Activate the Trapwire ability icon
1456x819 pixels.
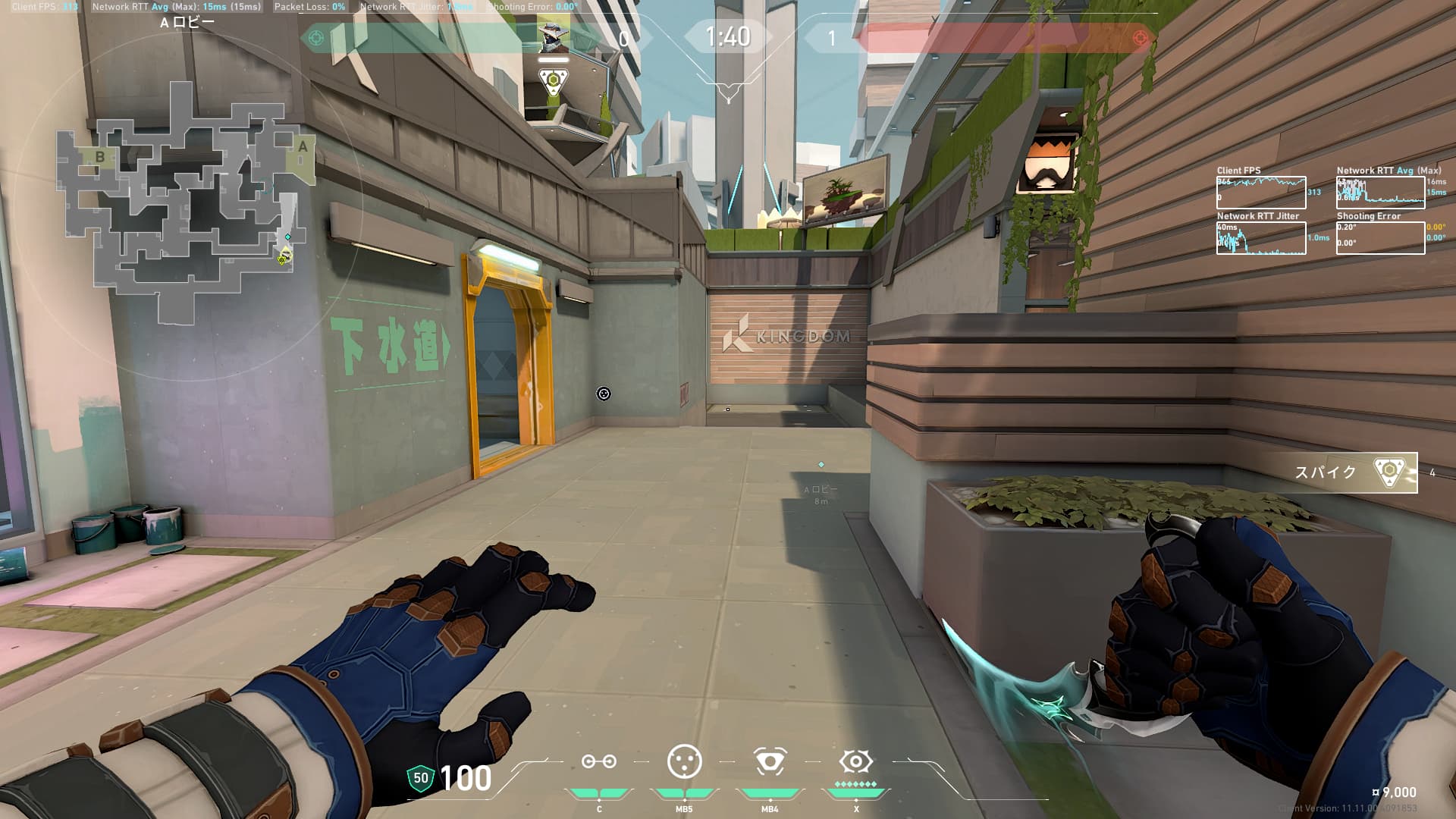coord(598,762)
